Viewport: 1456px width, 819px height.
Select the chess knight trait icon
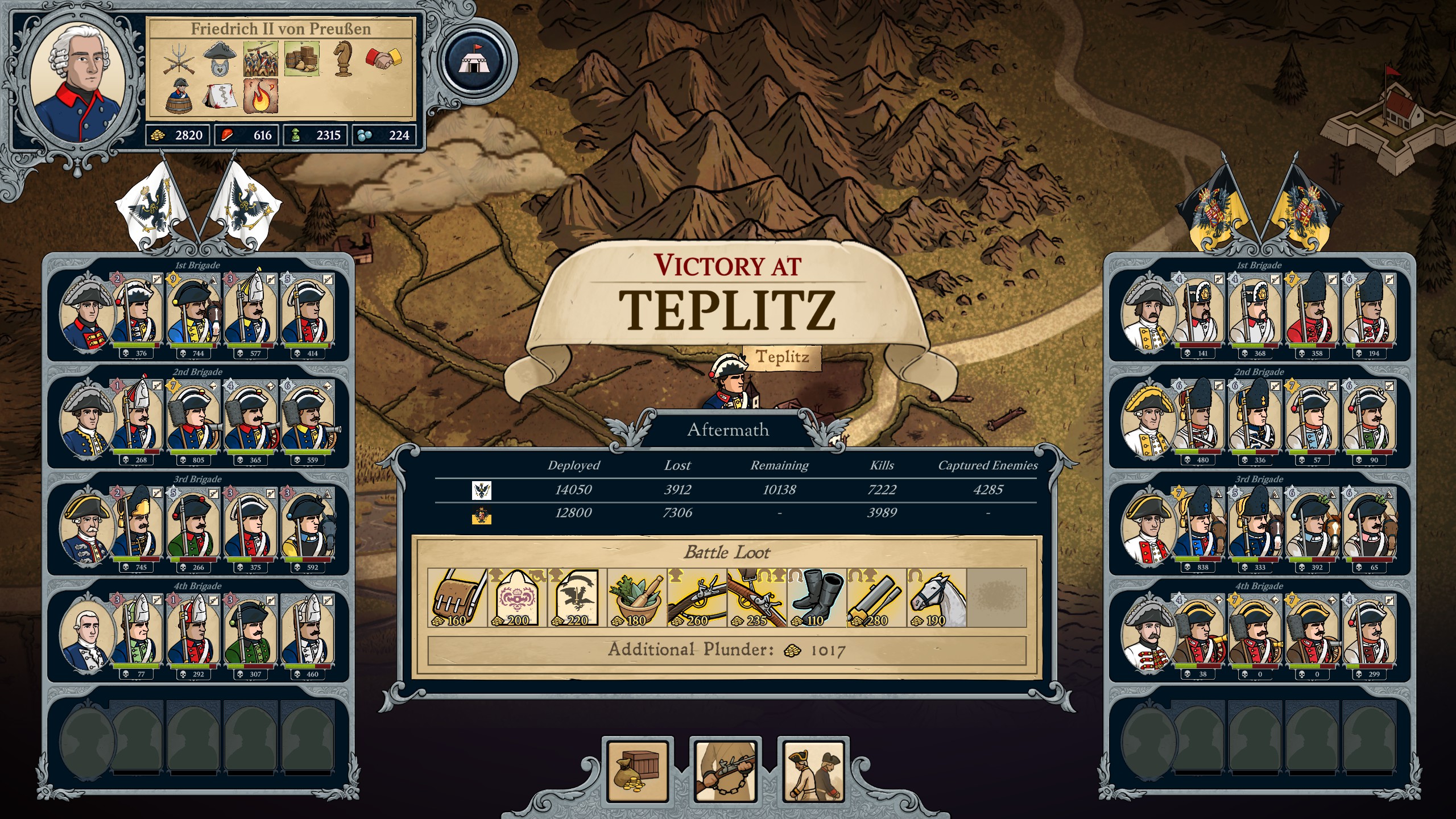(x=342, y=58)
